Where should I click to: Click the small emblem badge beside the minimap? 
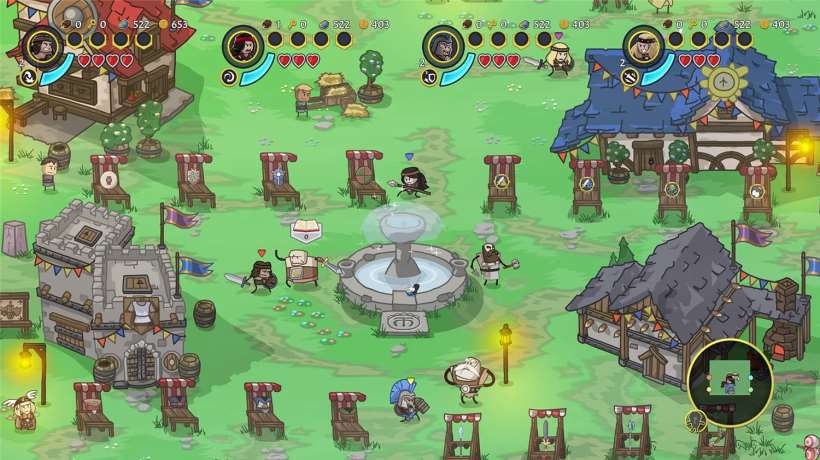tap(696, 422)
